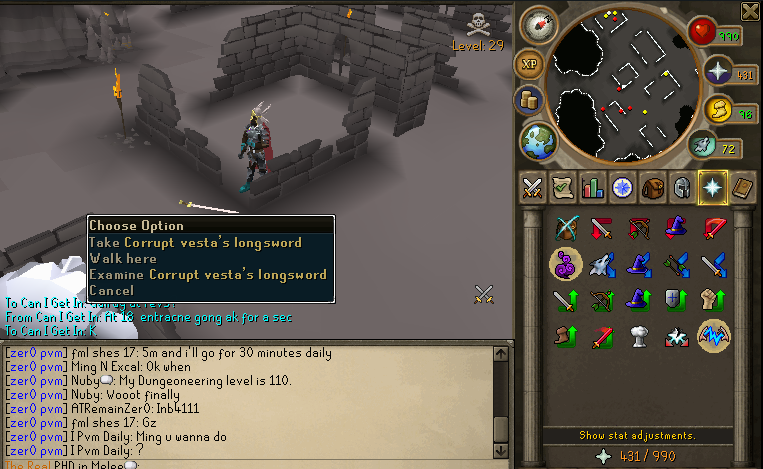This screenshot has height=469, width=763.
Task: Toggle the XP counter button
Action: point(529,65)
